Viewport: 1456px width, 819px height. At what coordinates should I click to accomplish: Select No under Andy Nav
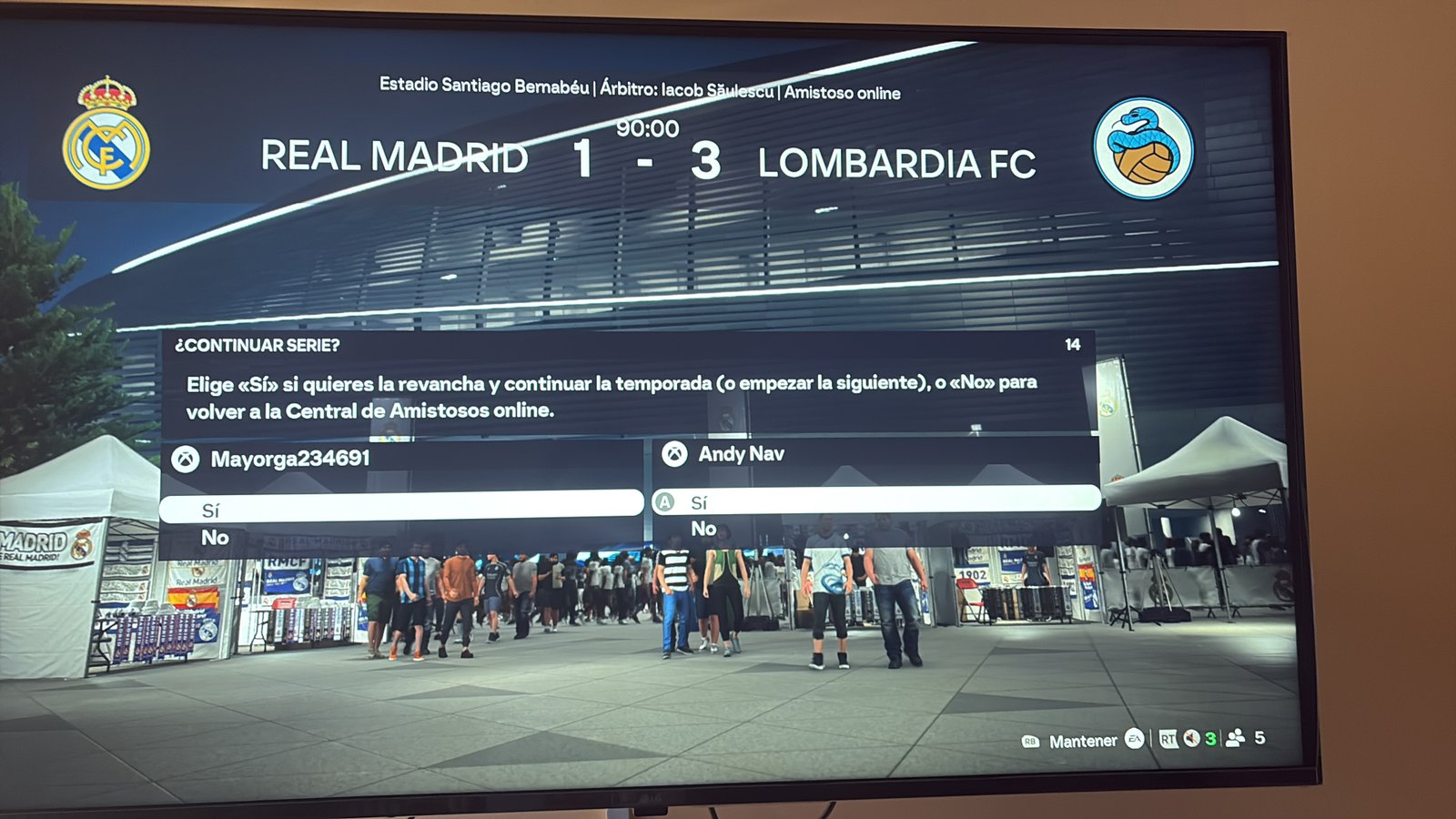click(x=703, y=529)
